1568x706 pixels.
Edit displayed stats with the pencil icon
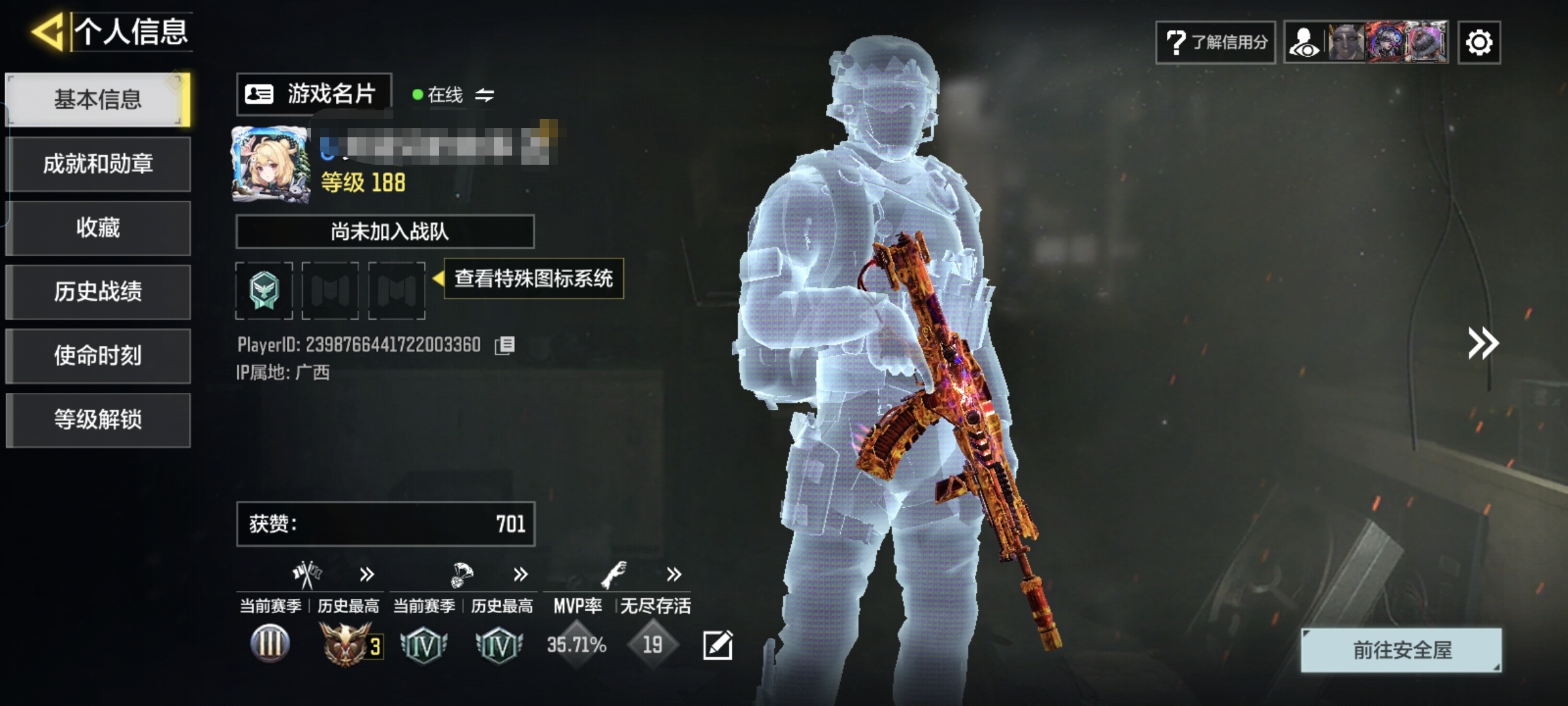tap(717, 645)
